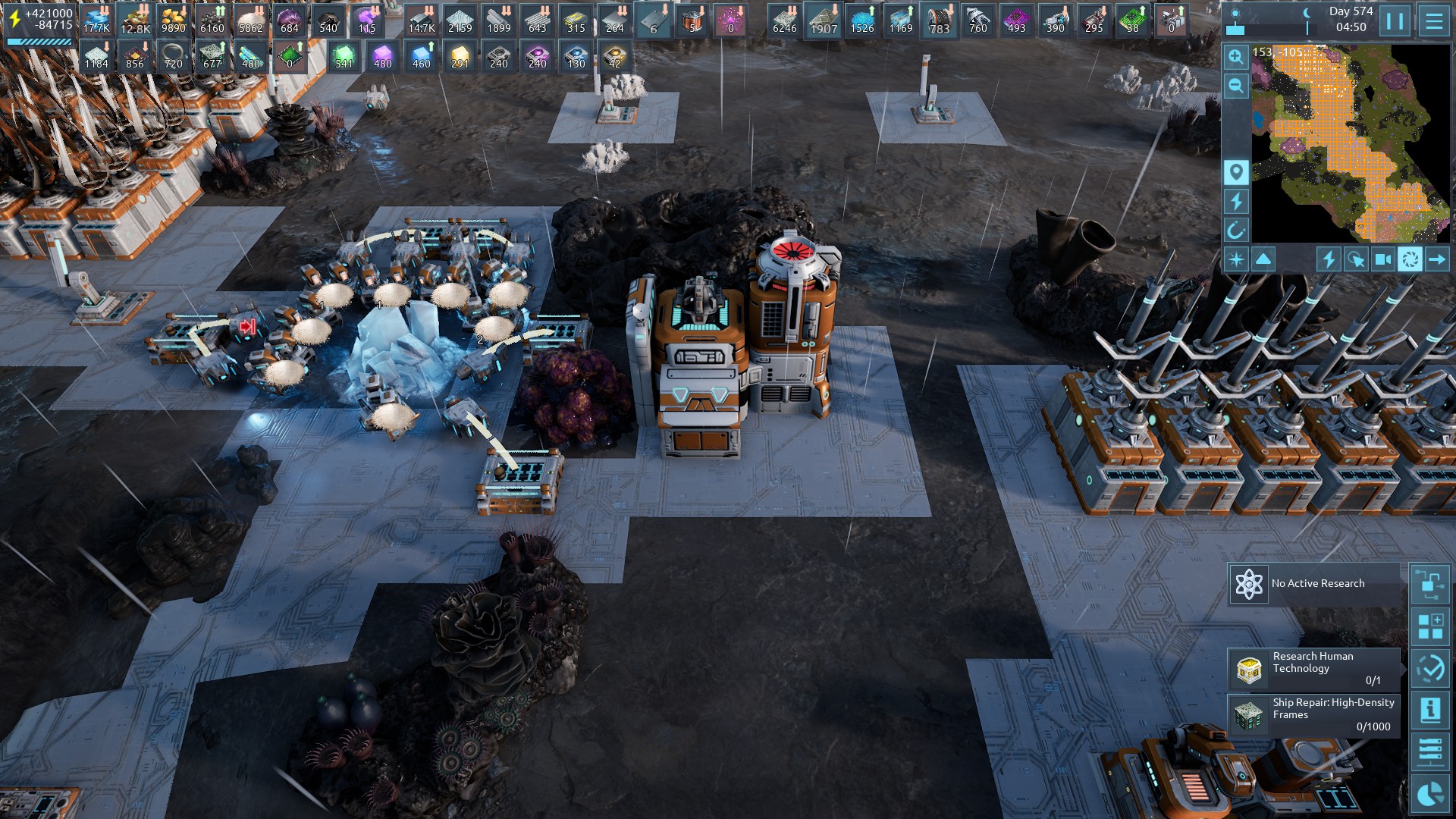Click on the minimap terrain view

pos(1350,143)
